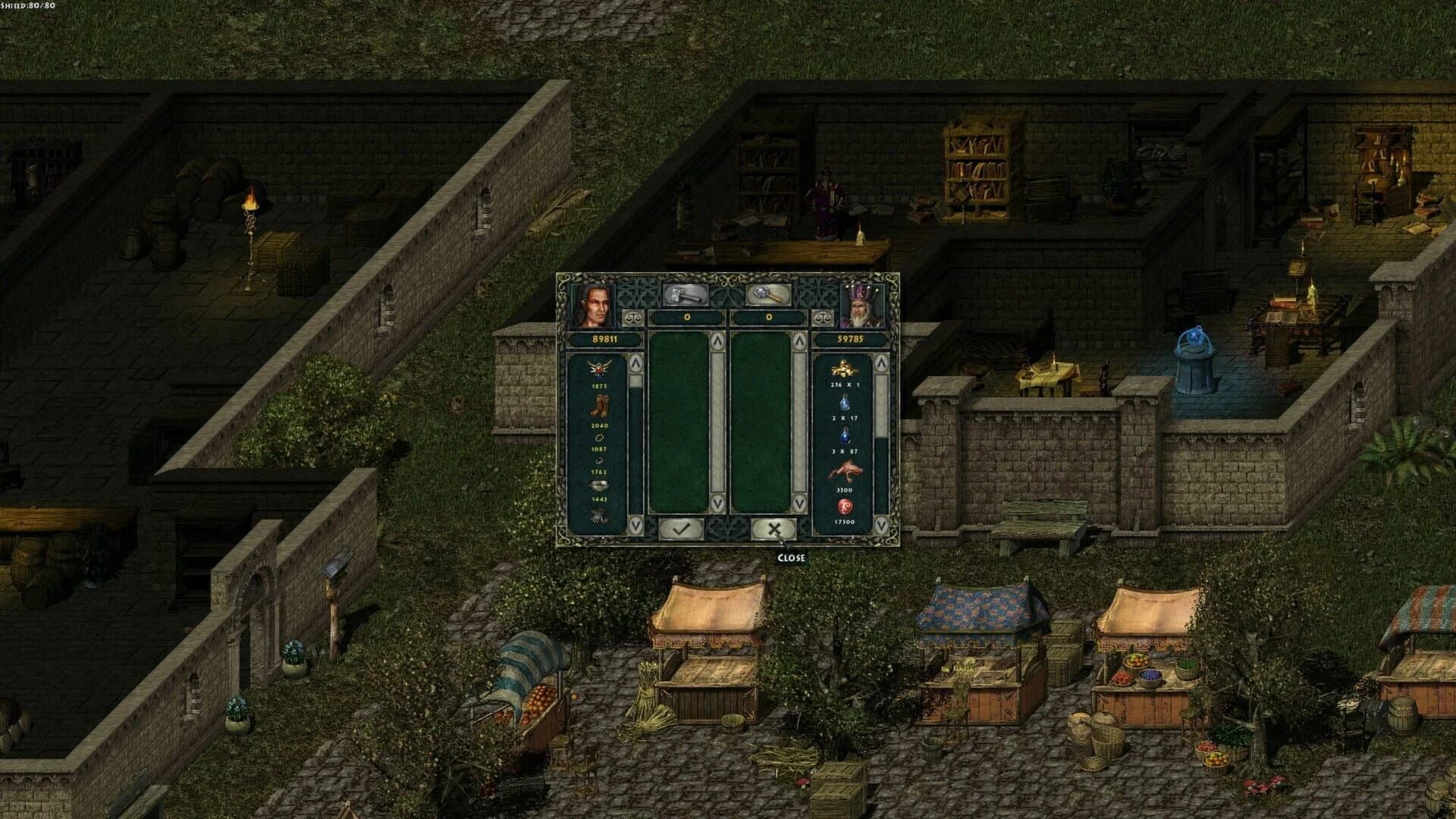Expand the player's trade offer column upward
Viewport: 1456px width, 819px height.
(x=718, y=339)
